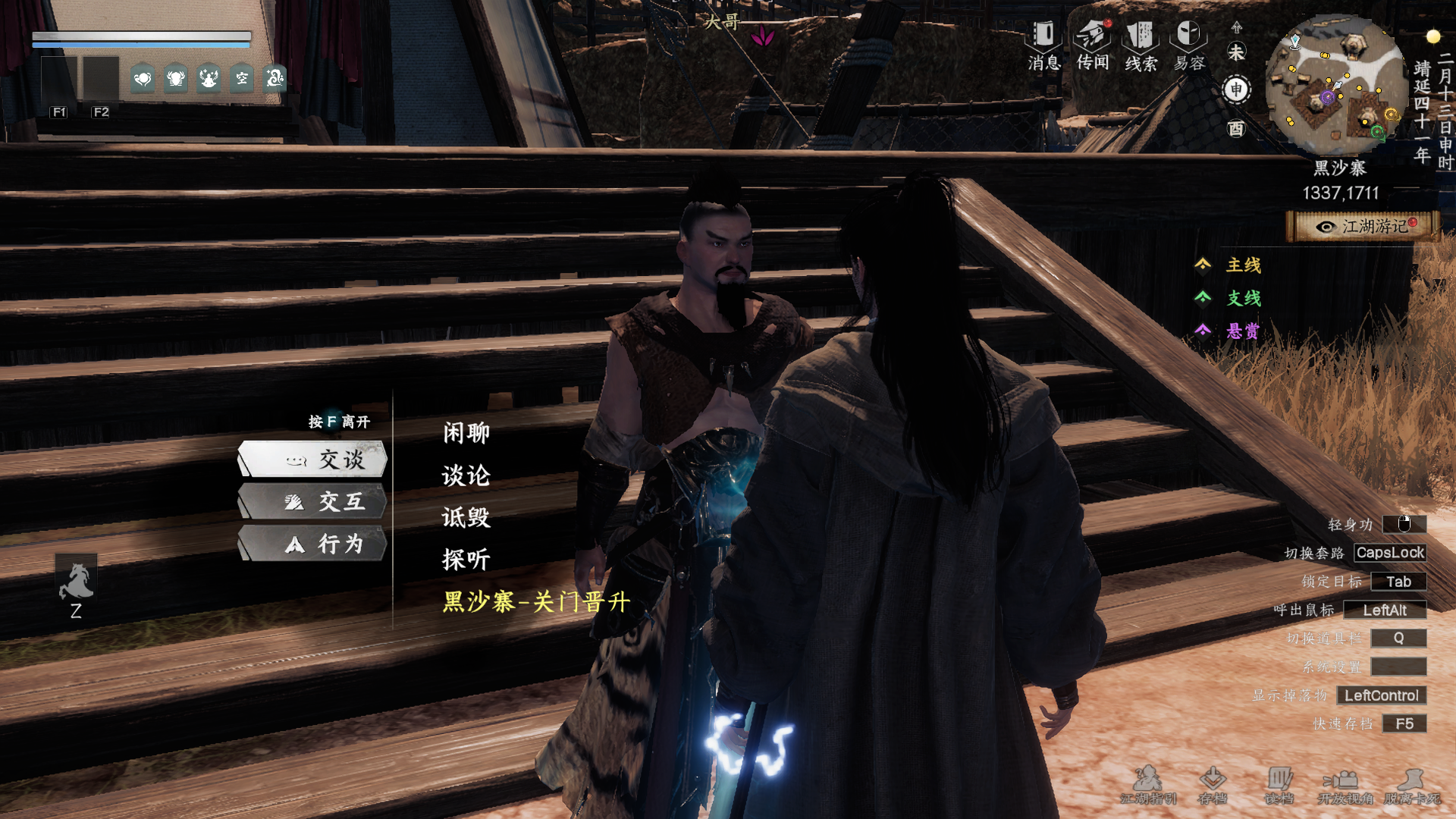Screen dimensions: 1456x819
Task: Open the 易容 disguise icon
Action: point(1189,45)
